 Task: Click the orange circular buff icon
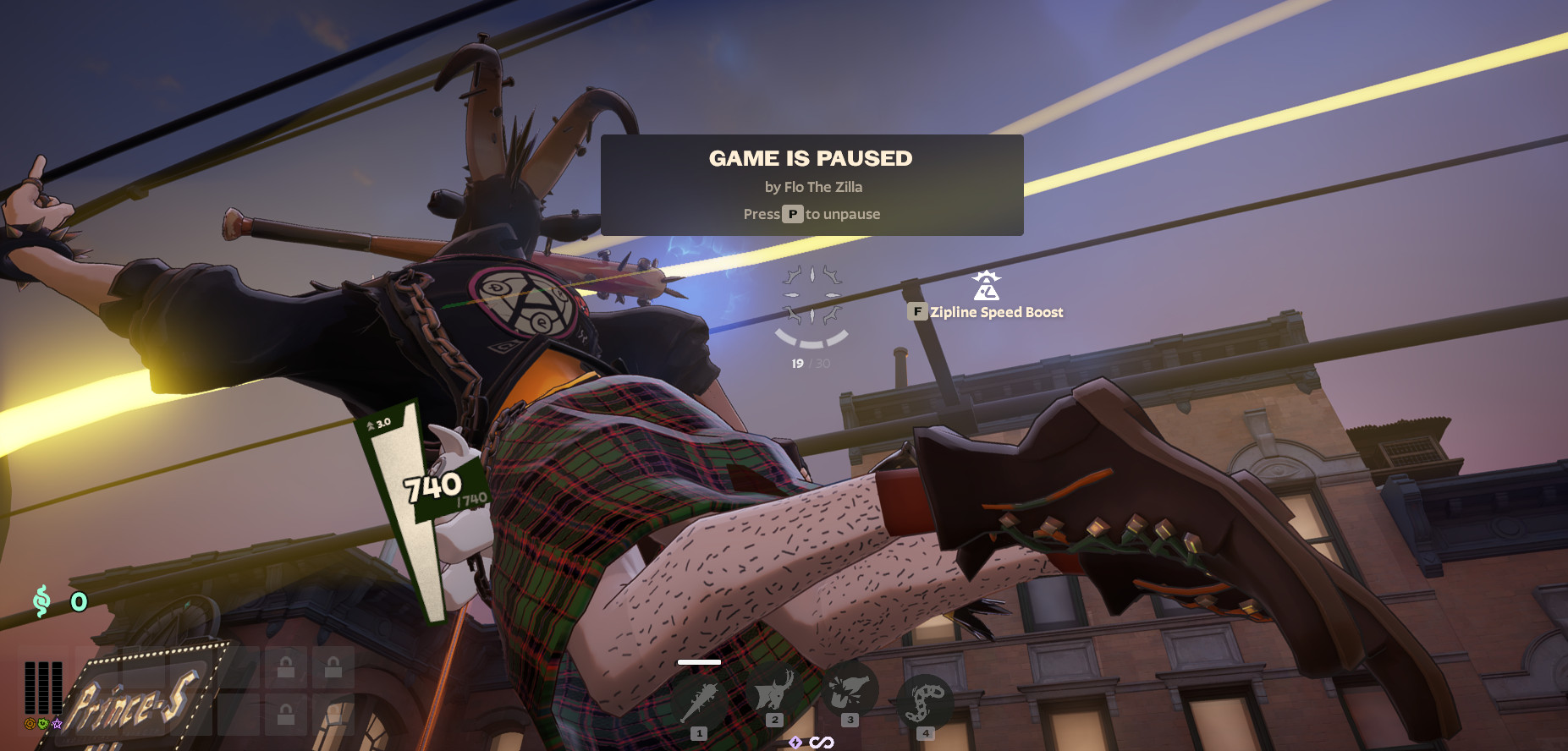point(30,724)
